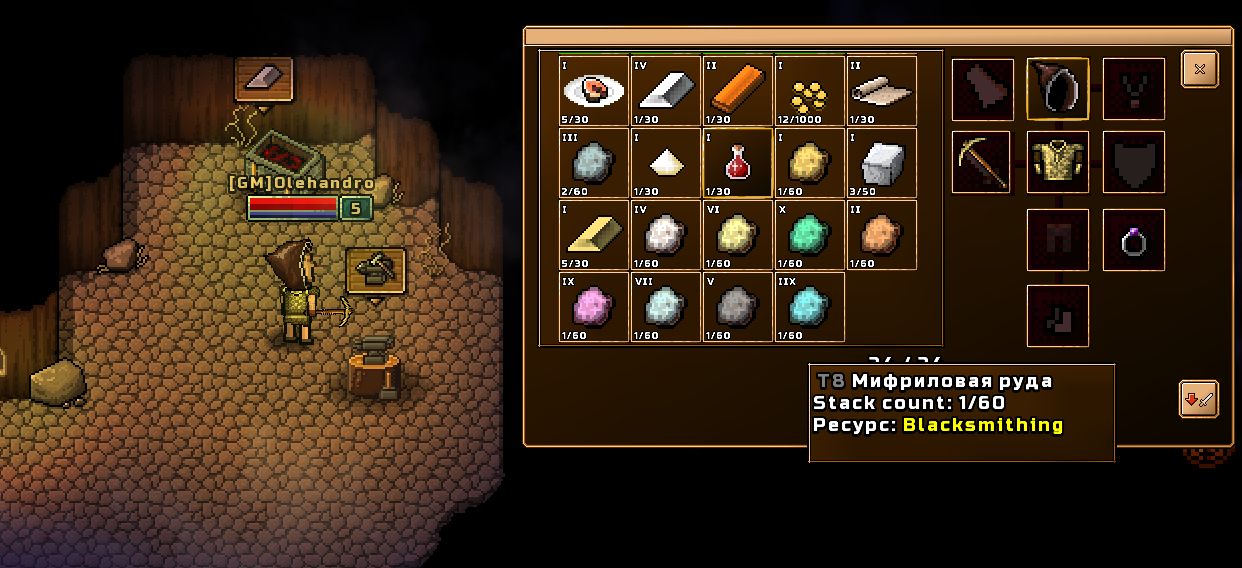Pick the gold ingot in the inventory

[x=595, y=235]
